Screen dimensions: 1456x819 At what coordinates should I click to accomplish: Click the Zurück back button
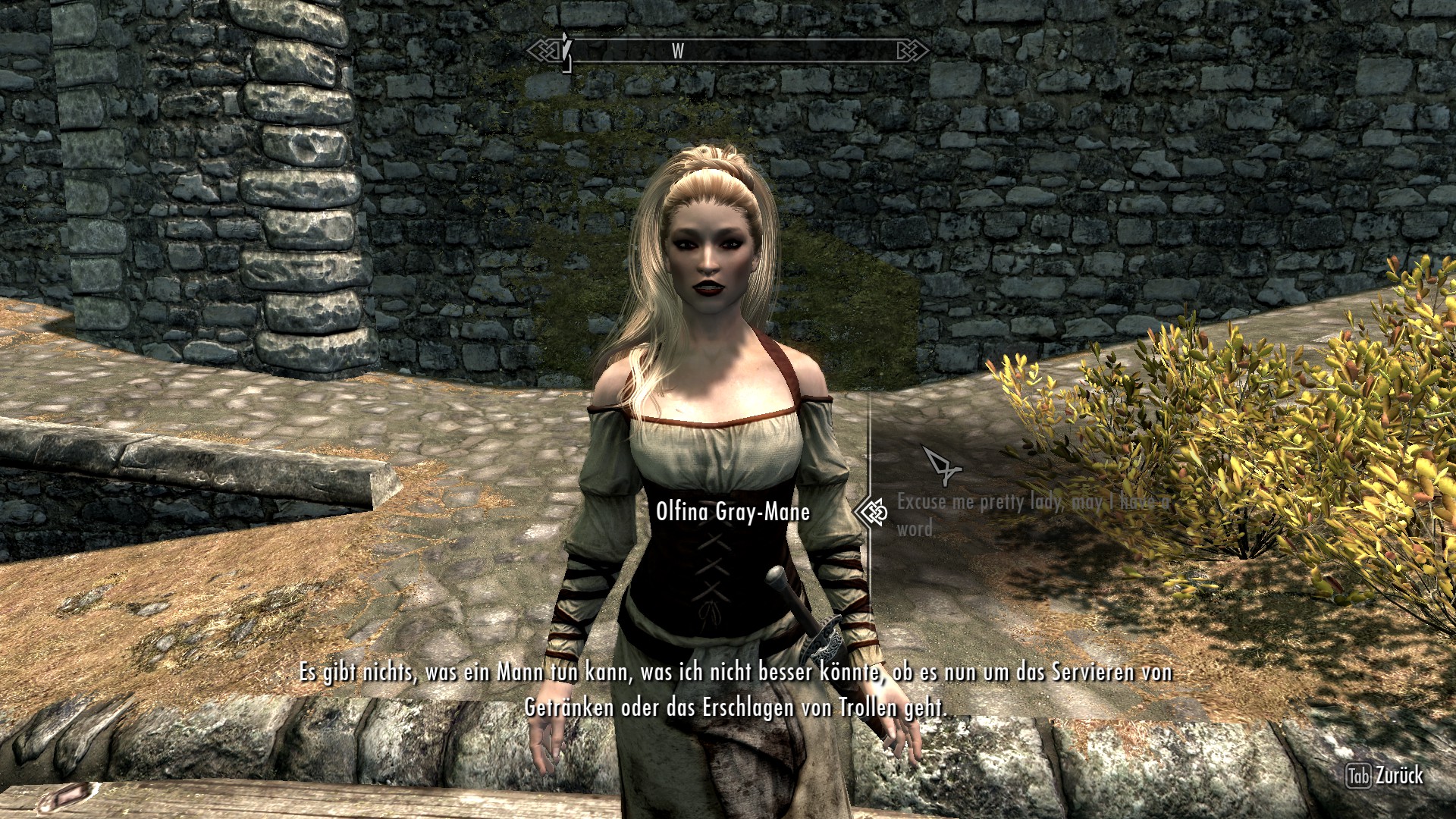[x=1384, y=776]
